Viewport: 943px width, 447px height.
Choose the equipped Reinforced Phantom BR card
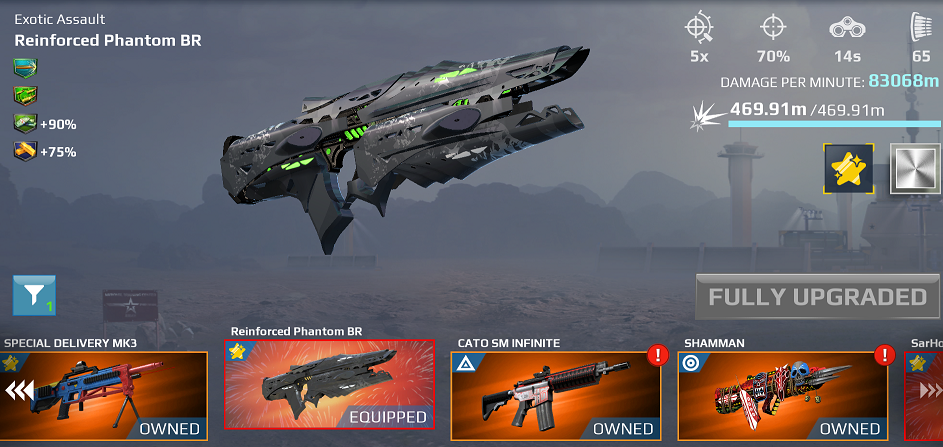[330, 385]
